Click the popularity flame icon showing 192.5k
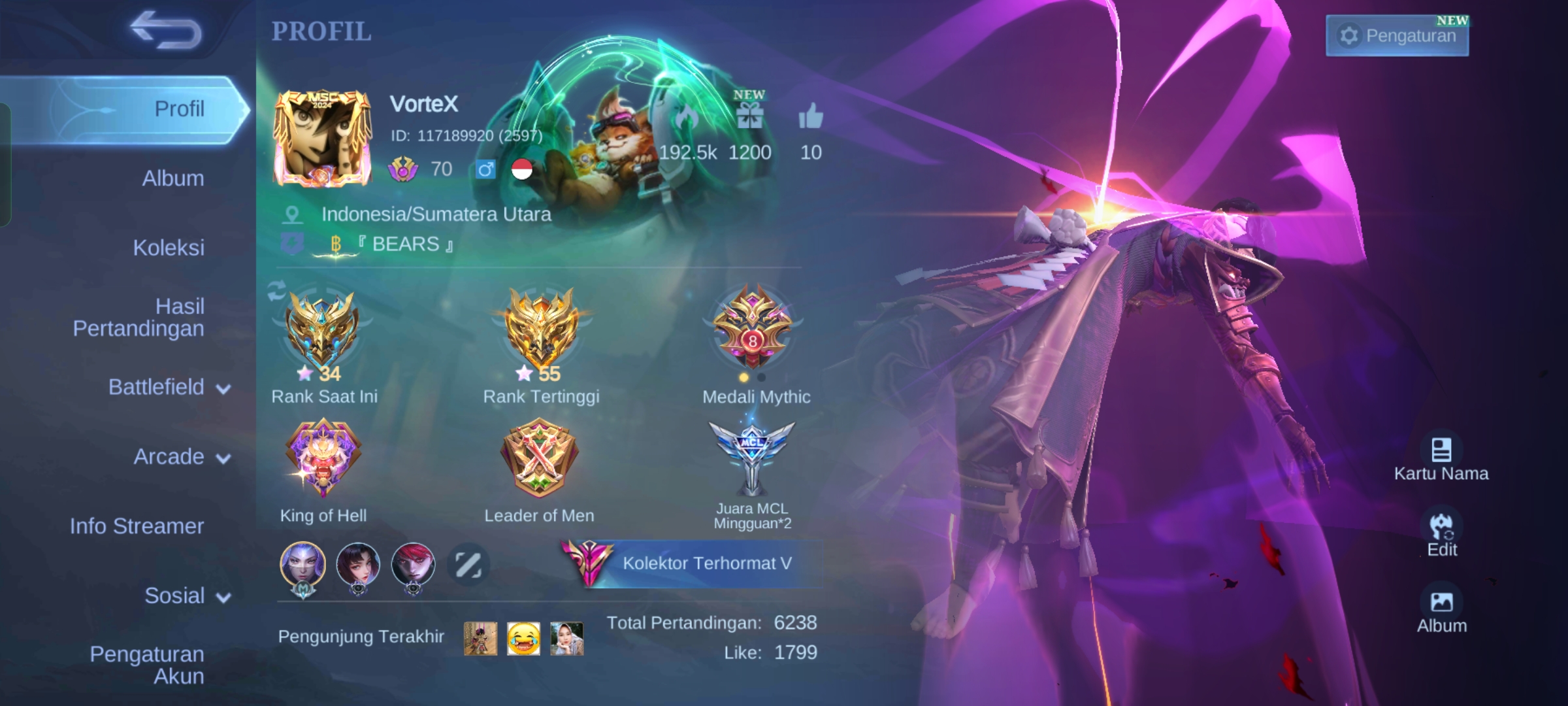The height and width of the screenshot is (706, 1568). [683, 118]
